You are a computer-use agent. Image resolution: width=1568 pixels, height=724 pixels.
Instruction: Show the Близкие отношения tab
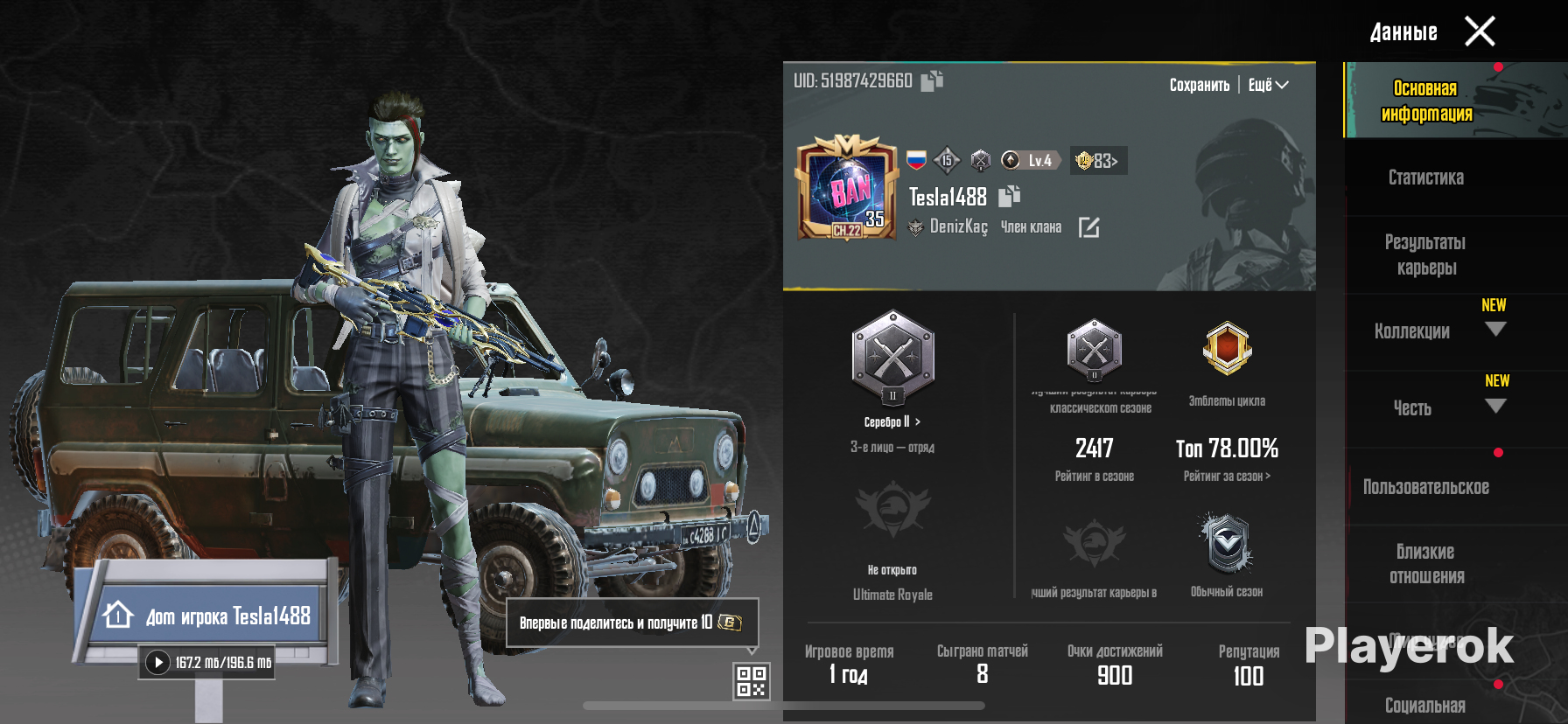point(1425,564)
